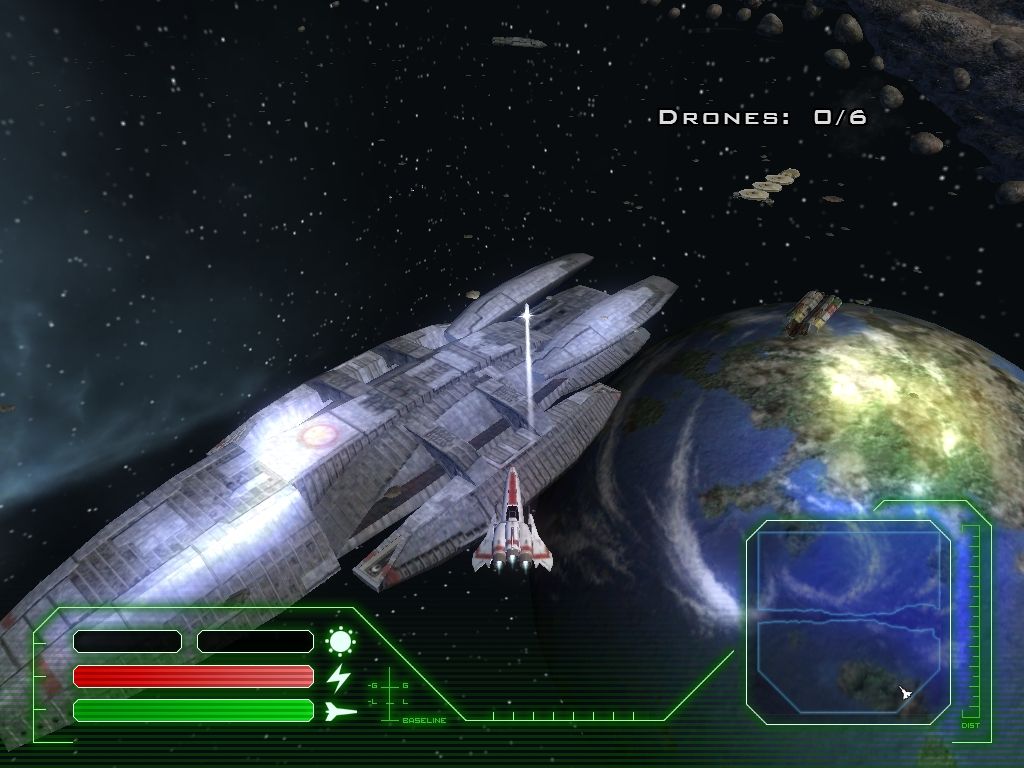Viewport: 1024px width, 768px height.
Task: Select the sun-shaped weapon icon
Action: click(x=341, y=641)
